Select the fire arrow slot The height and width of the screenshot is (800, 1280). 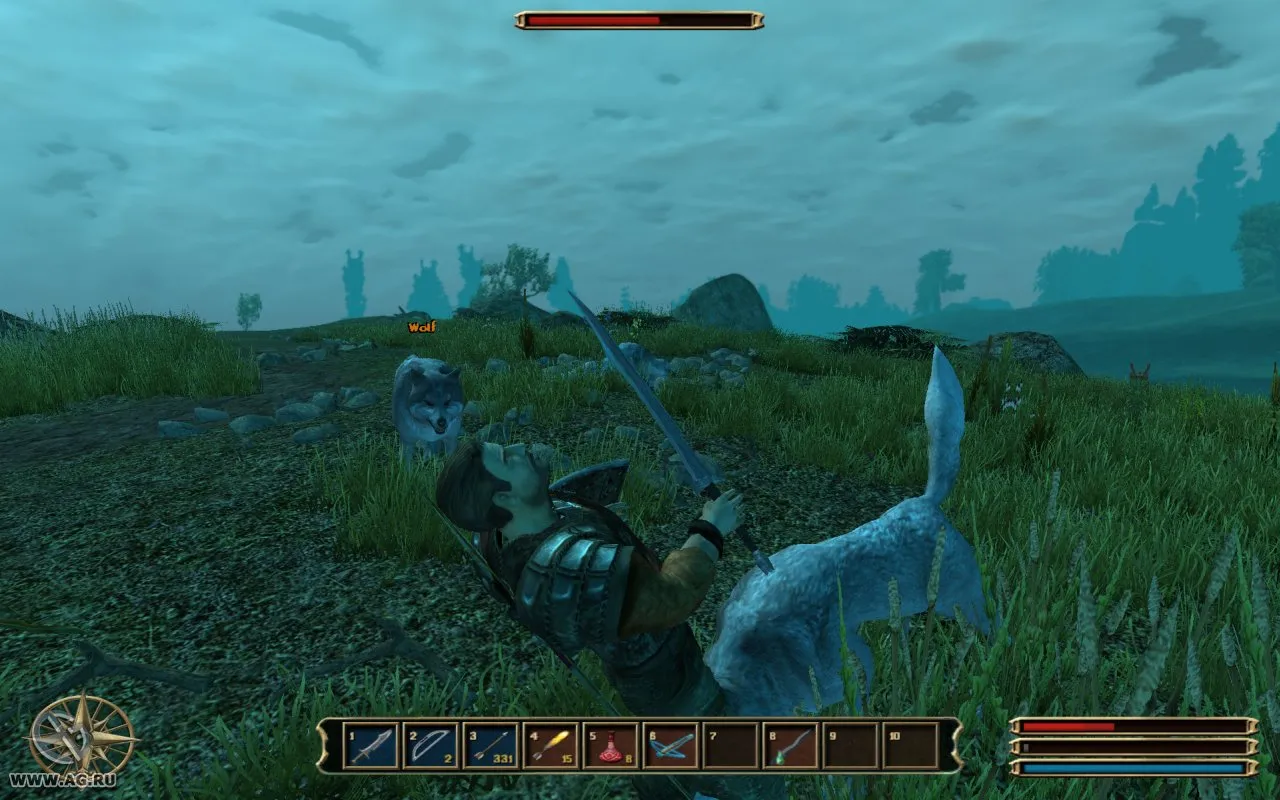pos(550,746)
